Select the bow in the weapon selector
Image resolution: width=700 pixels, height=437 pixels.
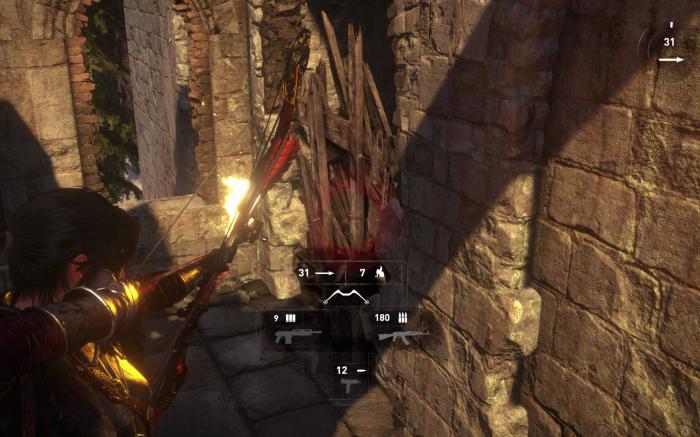[347, 297]
